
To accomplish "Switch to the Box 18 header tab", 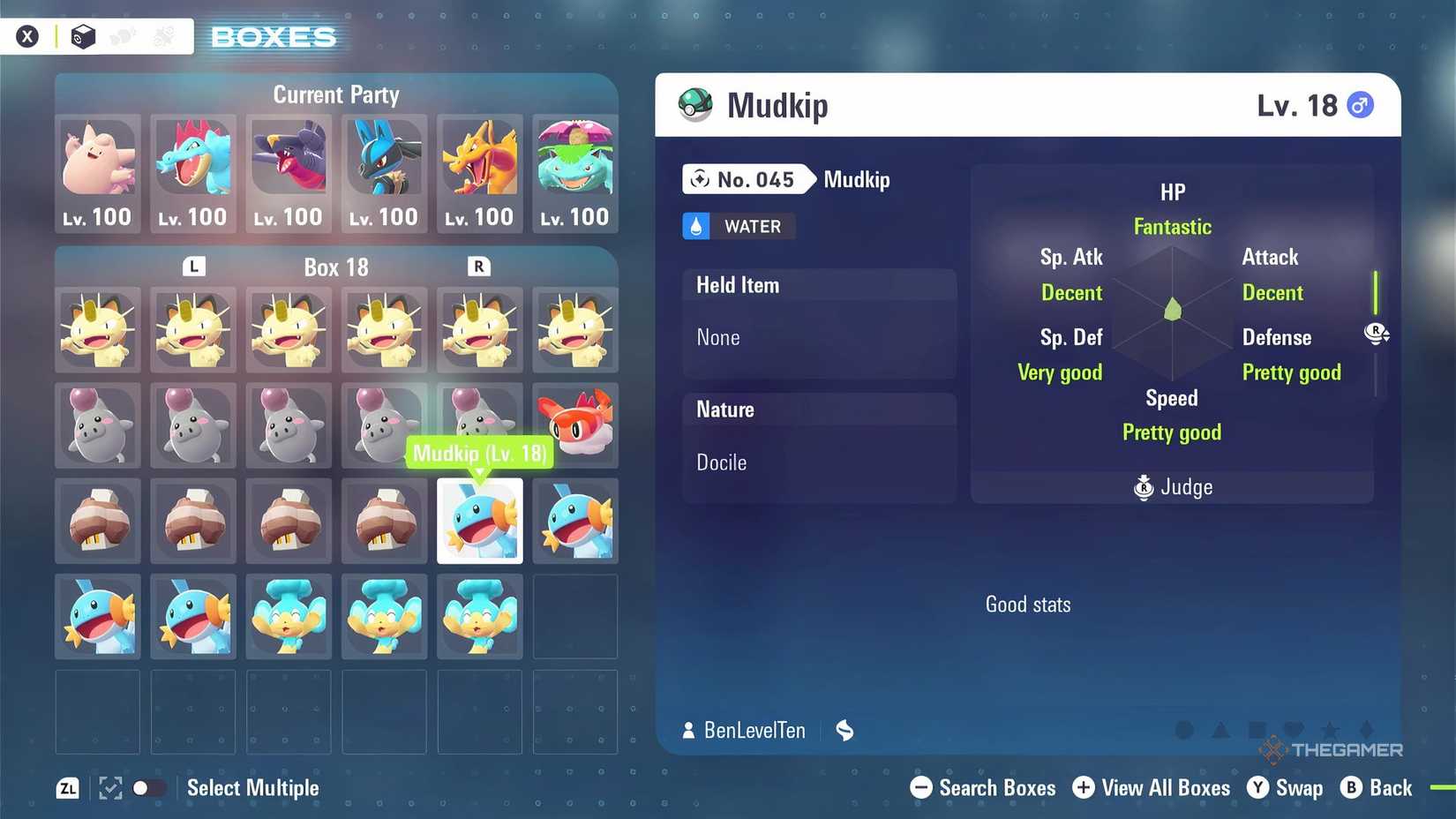I will click(x=336, y=267).
